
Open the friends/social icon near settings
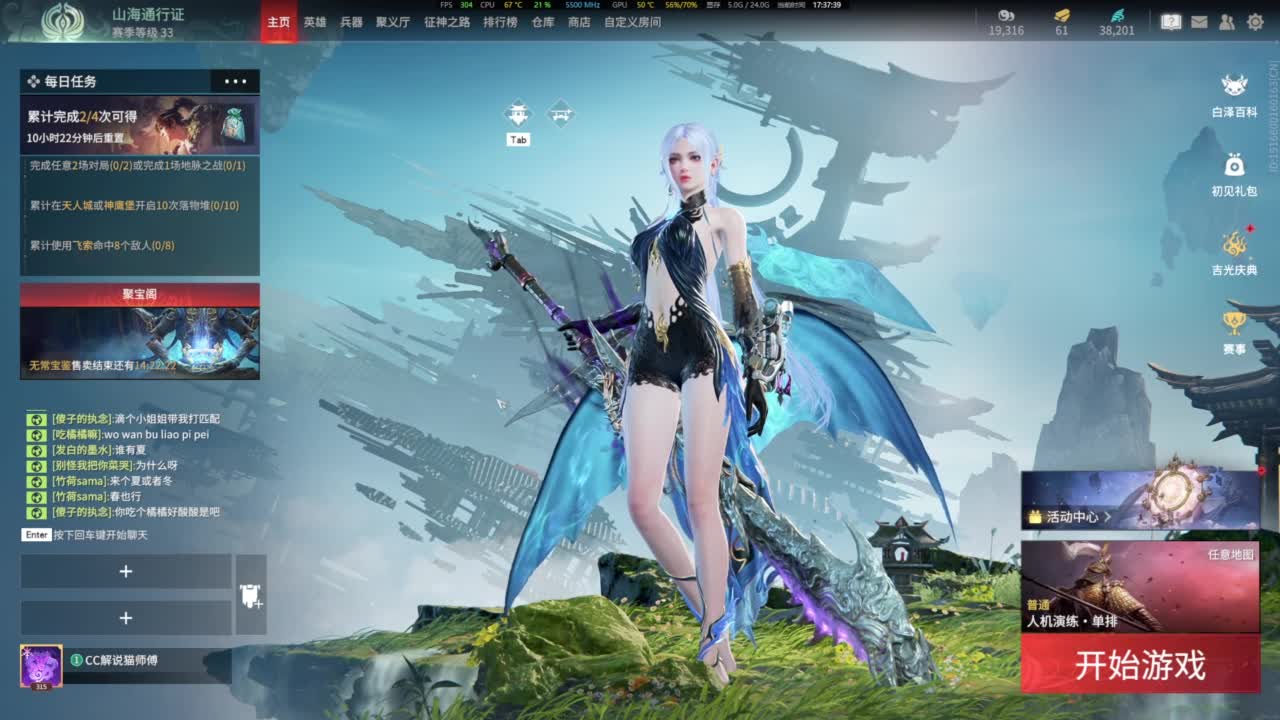(1226, 21)
